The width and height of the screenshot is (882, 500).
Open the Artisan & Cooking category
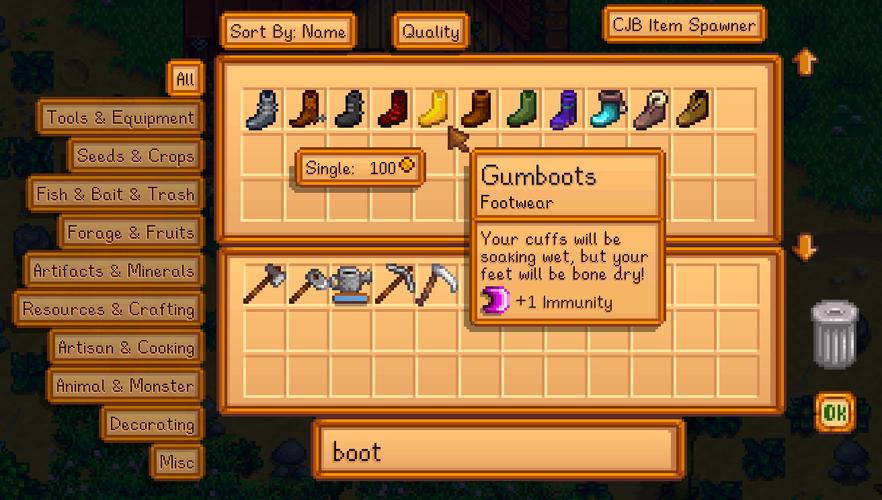click(125, 348)
